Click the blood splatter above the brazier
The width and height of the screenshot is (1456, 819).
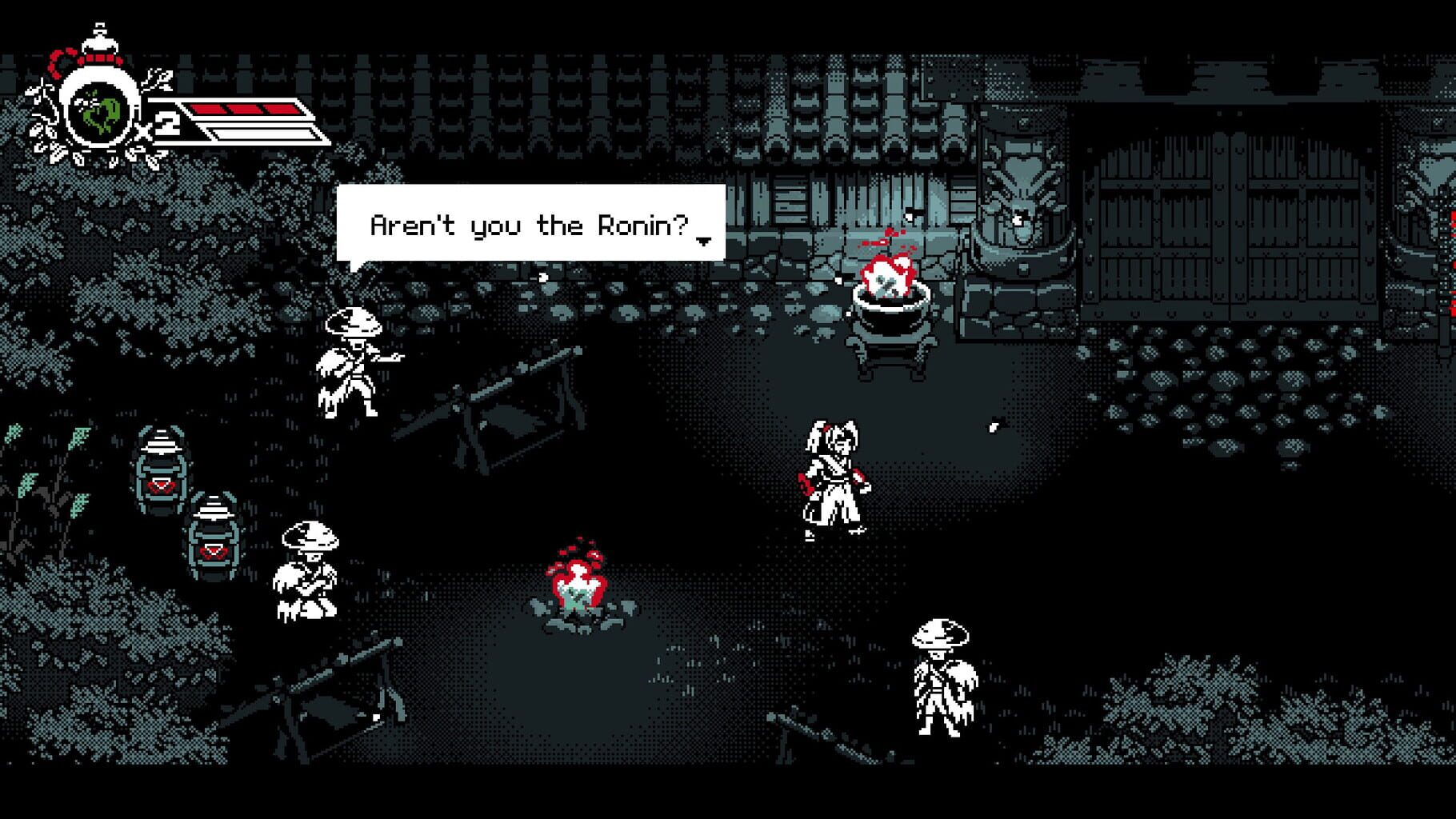tap(880, 240)
